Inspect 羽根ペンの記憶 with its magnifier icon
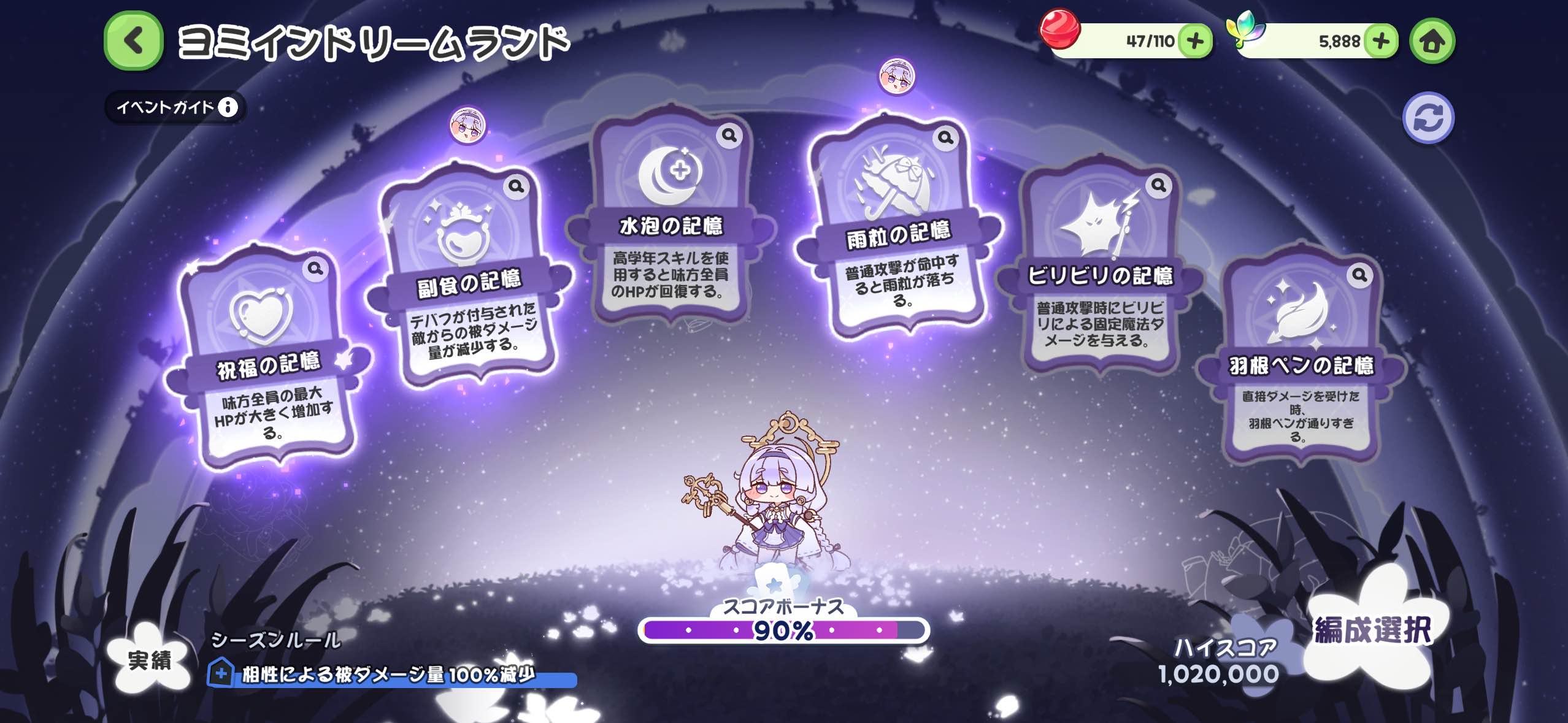The image size is (1568, 723). click(x=1359, y=275)
